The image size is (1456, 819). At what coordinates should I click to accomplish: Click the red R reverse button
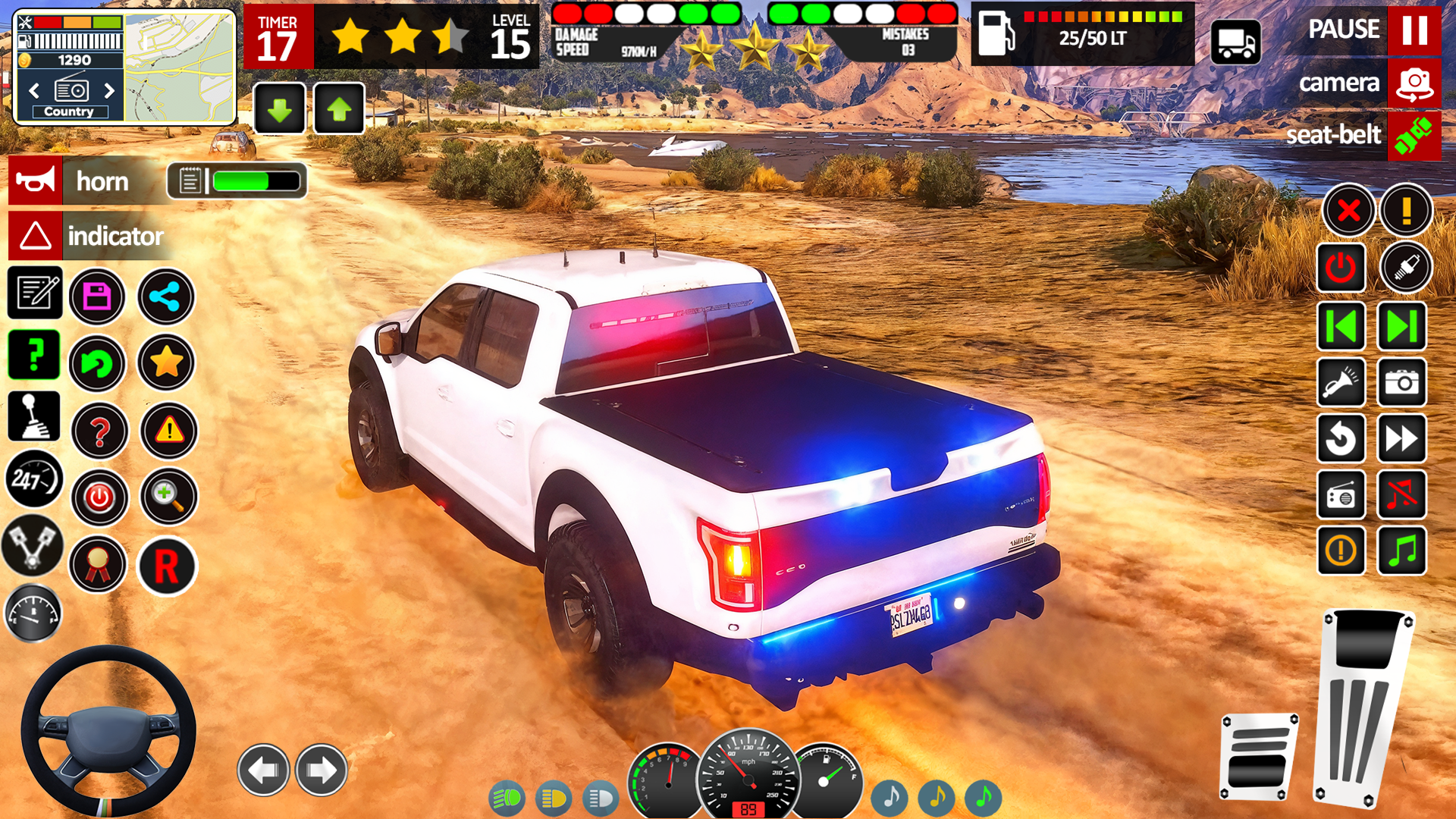(167, 566)
